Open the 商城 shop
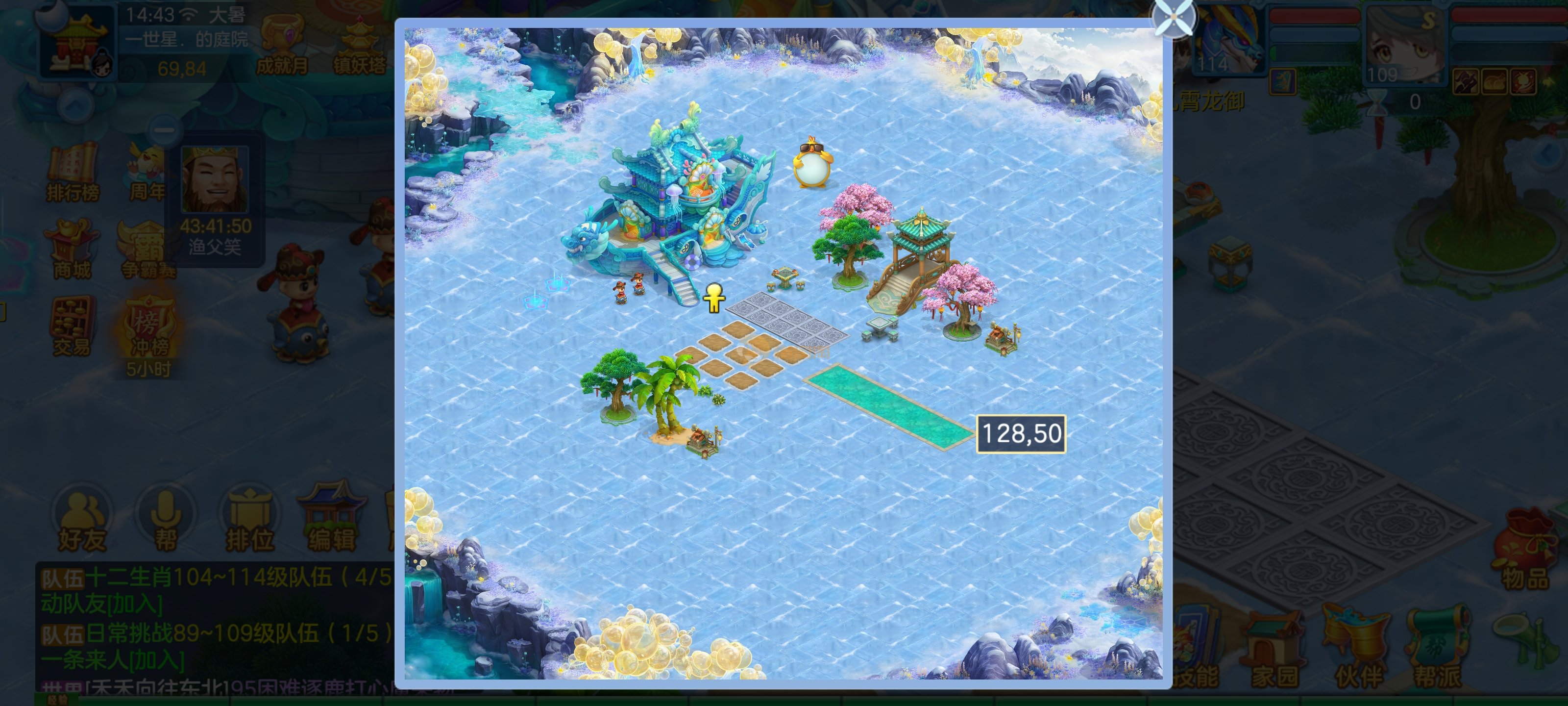The image size is (1568, 706). pyautogui.click(x=71, y=249)
